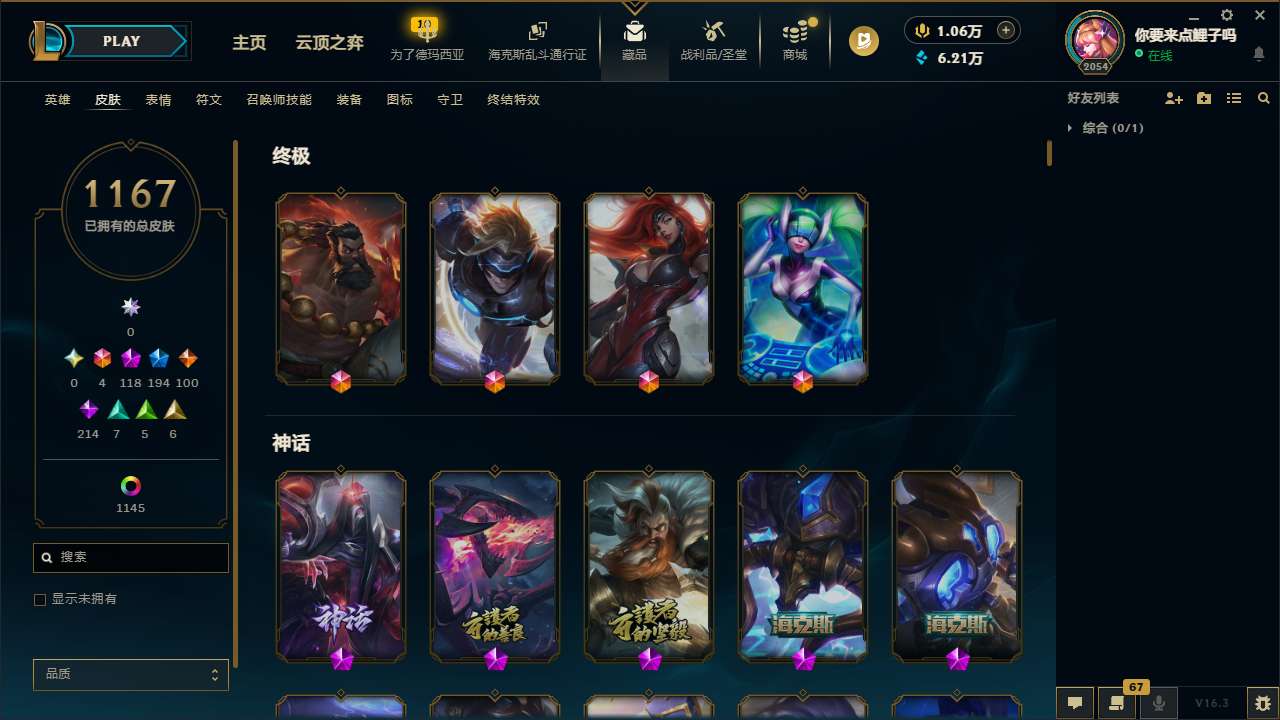Click the add friend icon

pos(1174,98)
